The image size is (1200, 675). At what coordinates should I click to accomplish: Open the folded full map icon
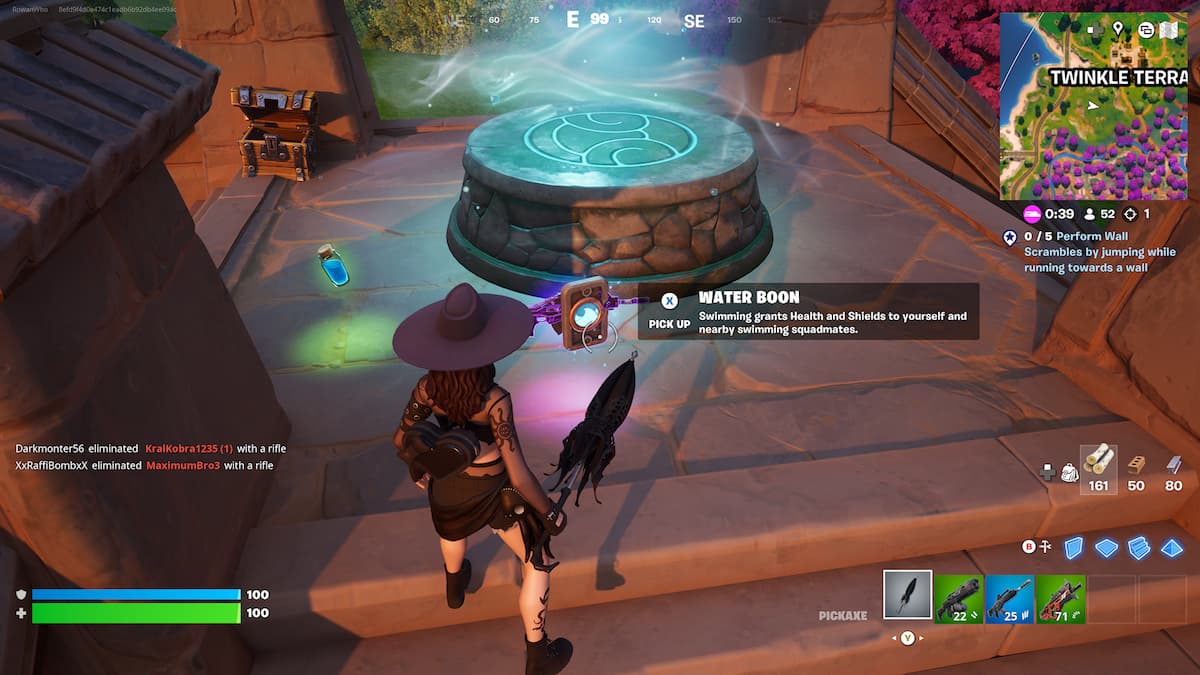point(1170,29)
